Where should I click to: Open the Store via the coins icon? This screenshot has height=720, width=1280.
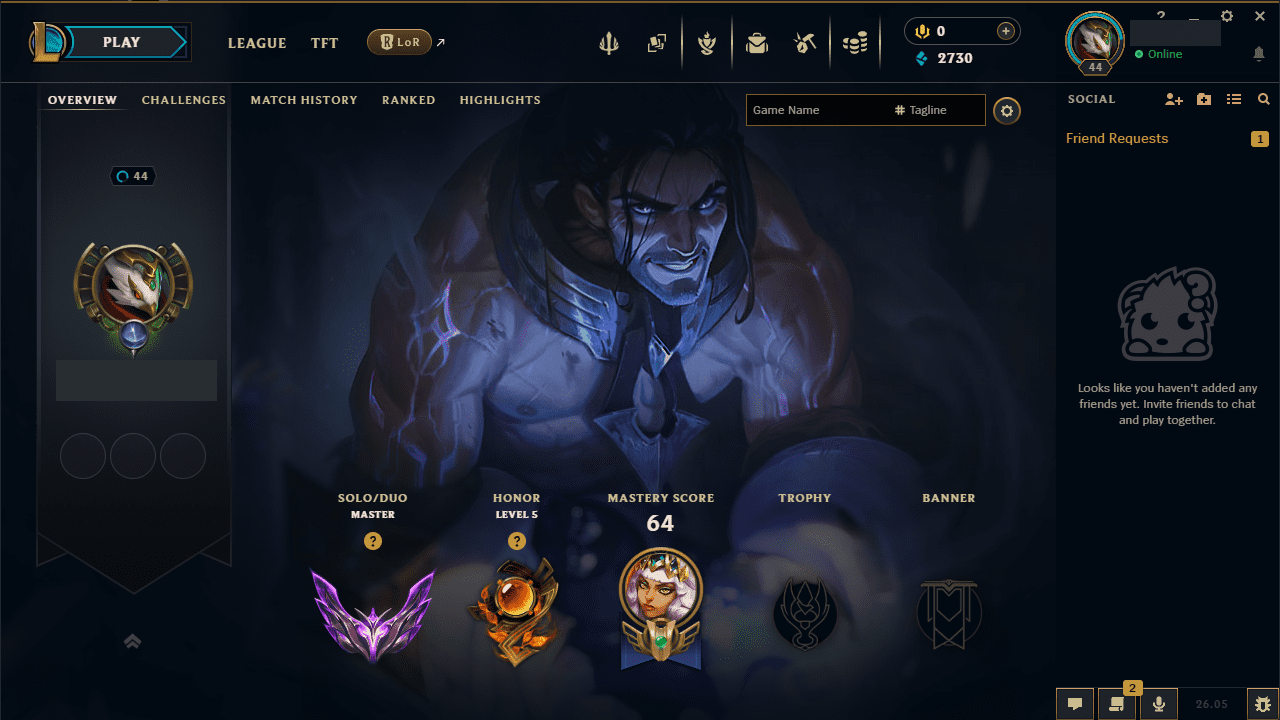(x=855, y=42)
